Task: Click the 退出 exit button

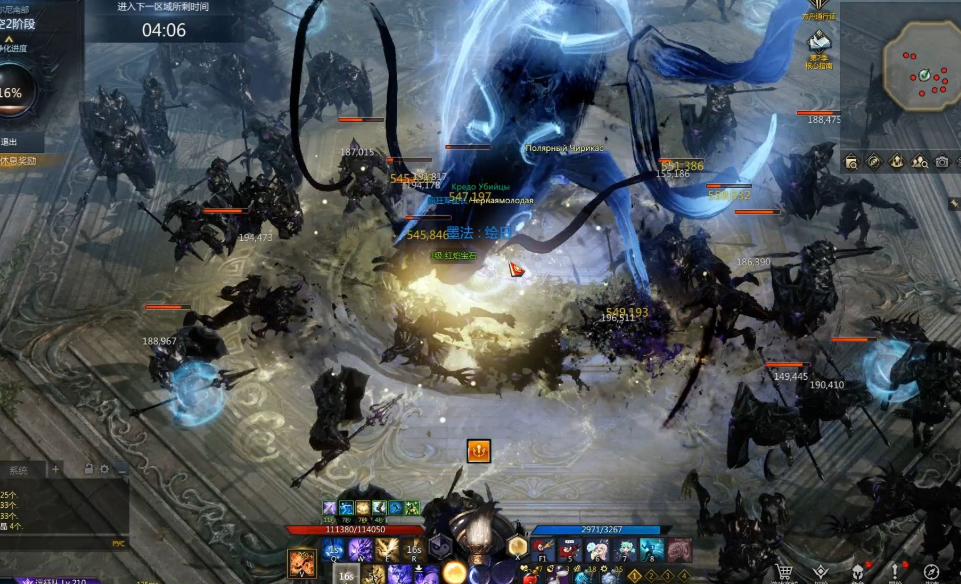Action: click(x=10, y=142)
